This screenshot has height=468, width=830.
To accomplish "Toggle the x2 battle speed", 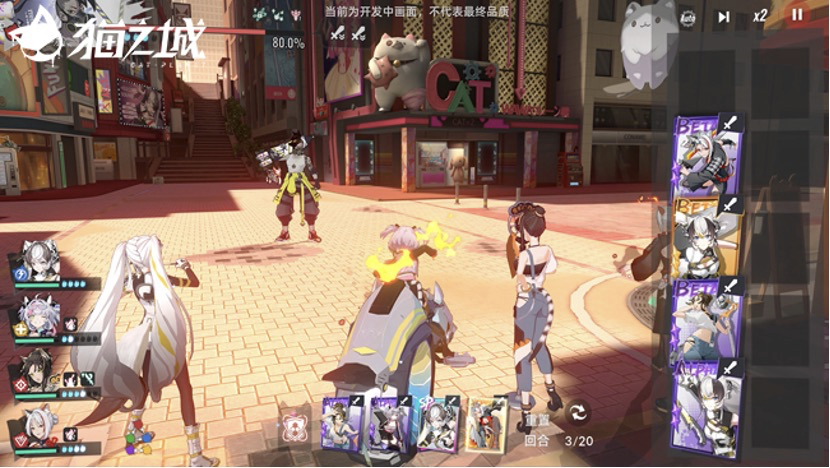I will 761,15.
